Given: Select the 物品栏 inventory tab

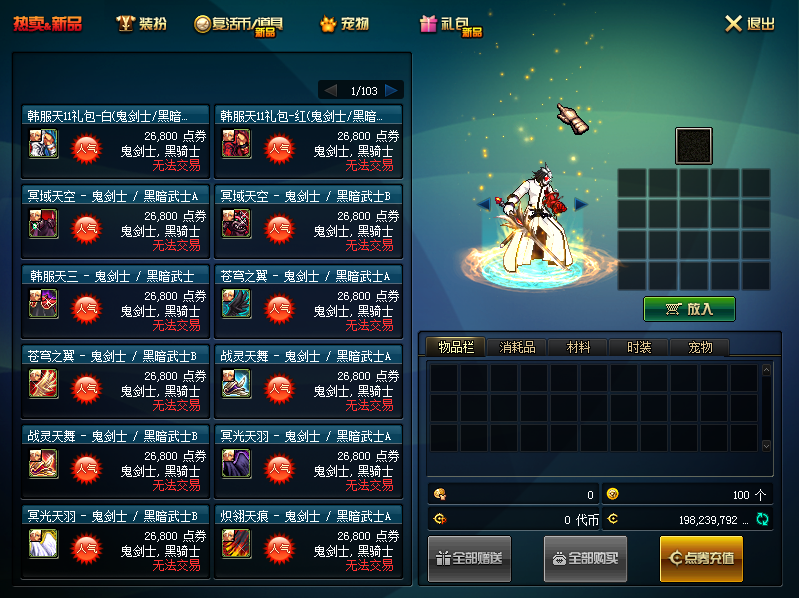Looking at the screenshot, I should click(x=455, y=347).
